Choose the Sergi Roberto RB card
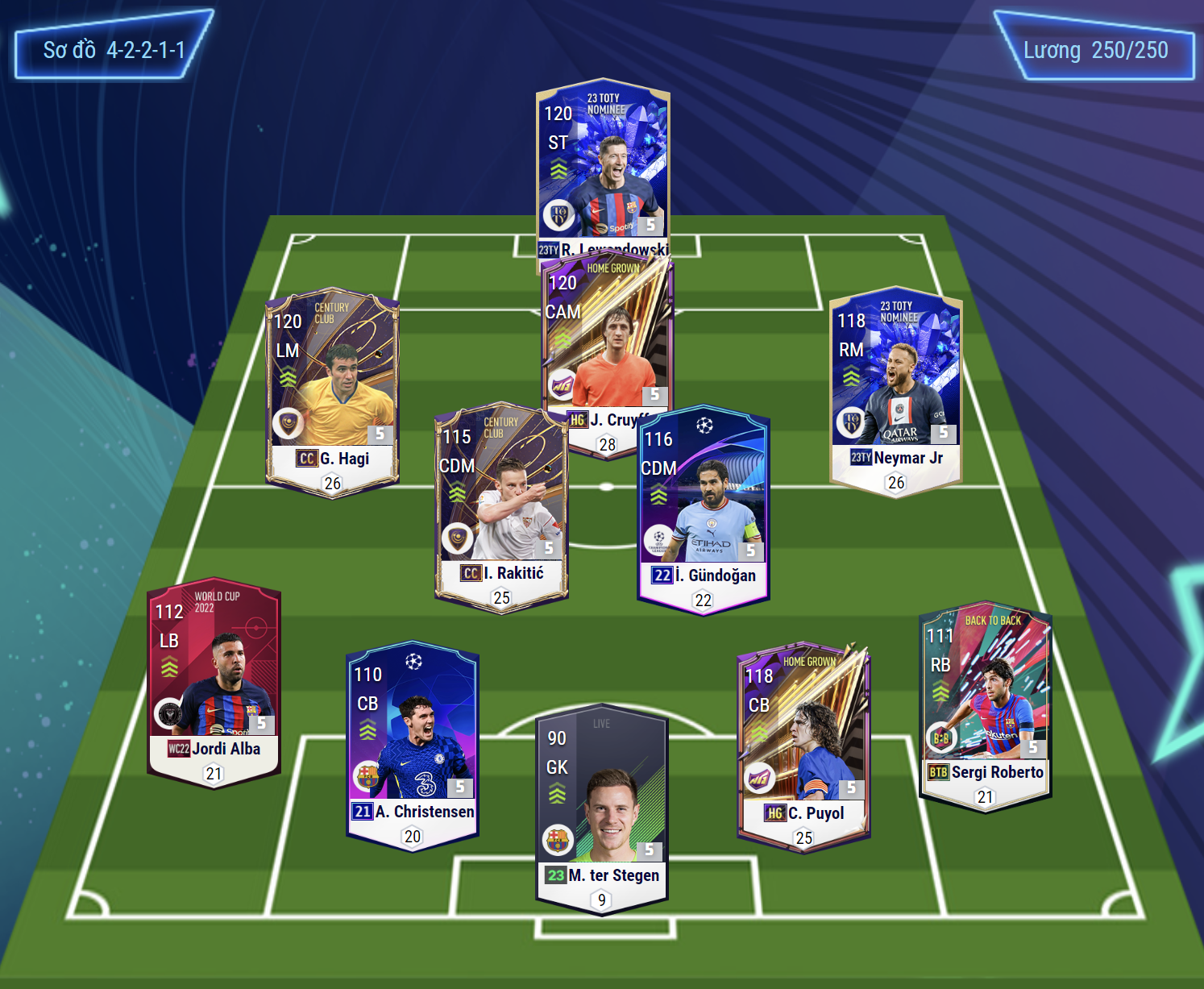1204x989 pixels. 985,703
